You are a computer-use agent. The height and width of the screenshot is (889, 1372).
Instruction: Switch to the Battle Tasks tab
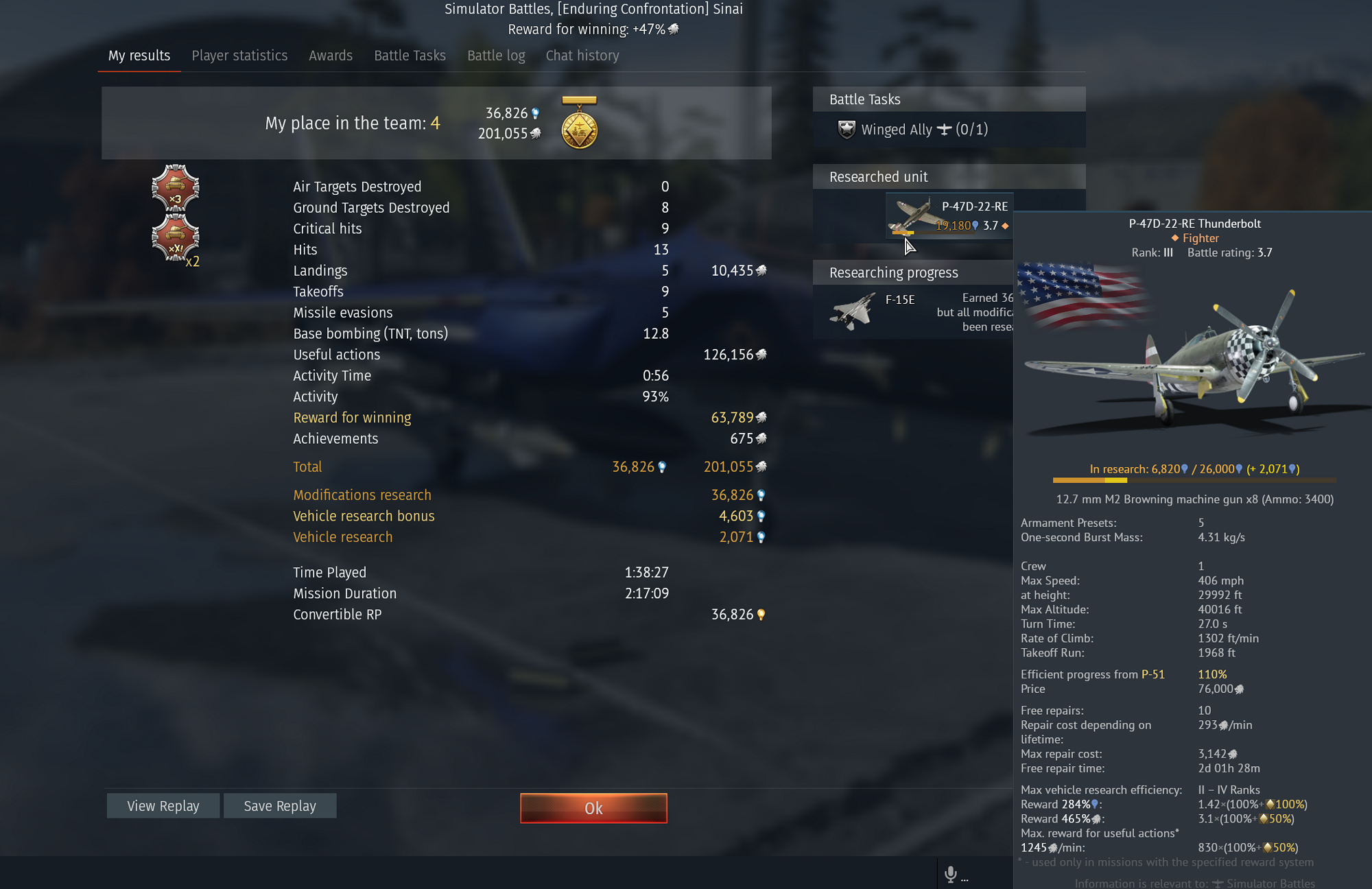pyautogui.click(x=410, y=55)
